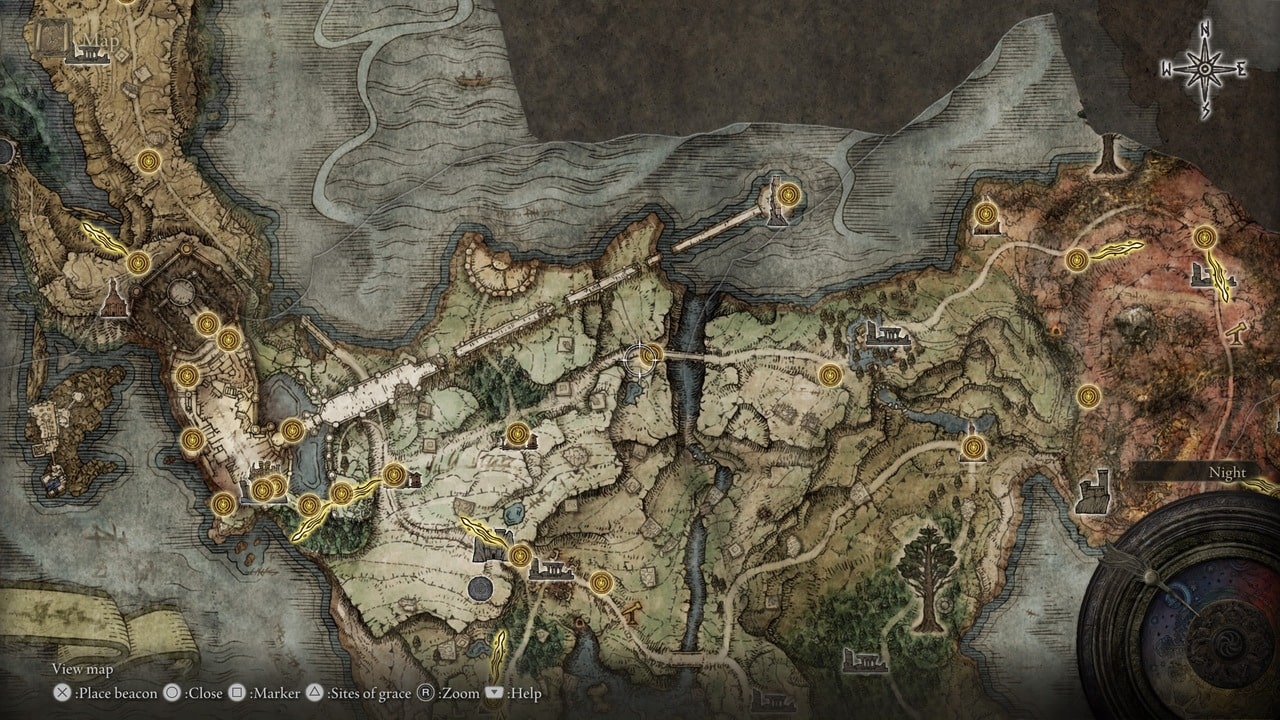
Task: Click the fort icon southeast of the great tree
Action: pyautogui.click(x=1093, y=490)
